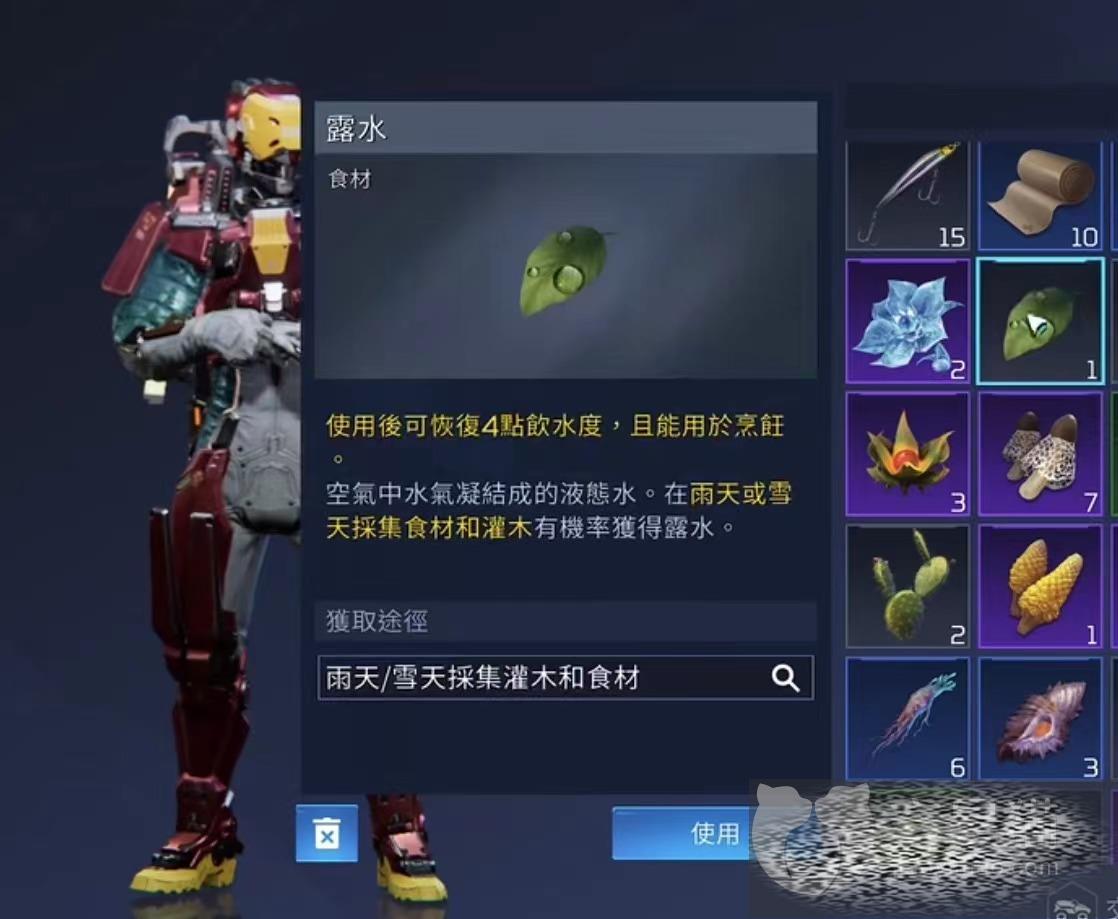Image resolution: width=1118 pixels, height=919 pixels.
Task: Discard item with trash can button
Action: pos(326,833)
